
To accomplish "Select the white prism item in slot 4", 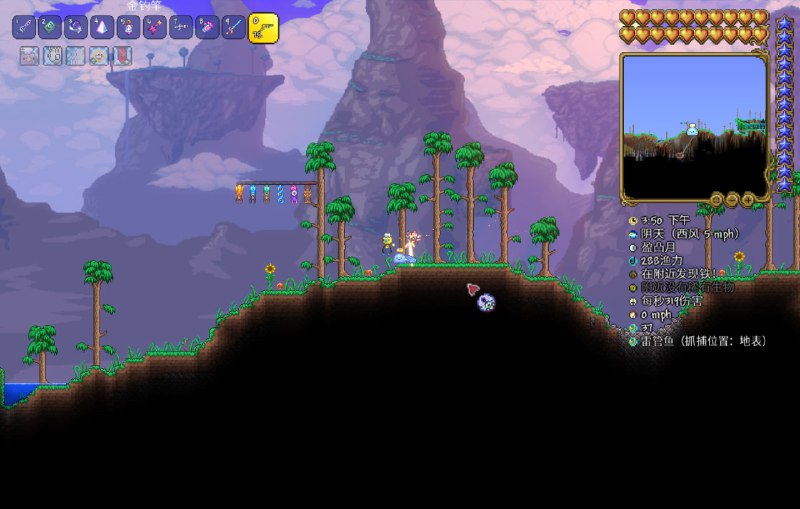I will [102, 27].
